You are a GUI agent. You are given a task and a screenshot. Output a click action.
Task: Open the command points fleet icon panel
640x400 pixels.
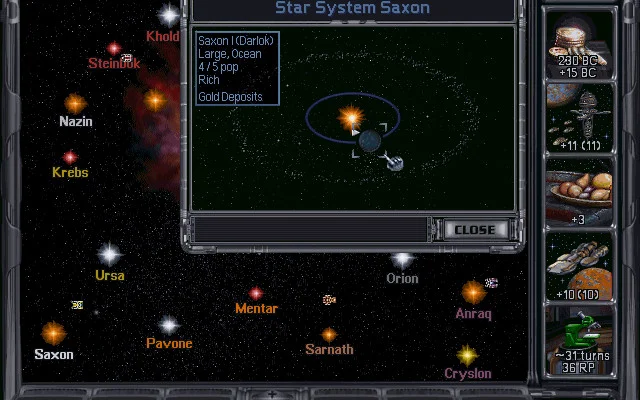579,117
